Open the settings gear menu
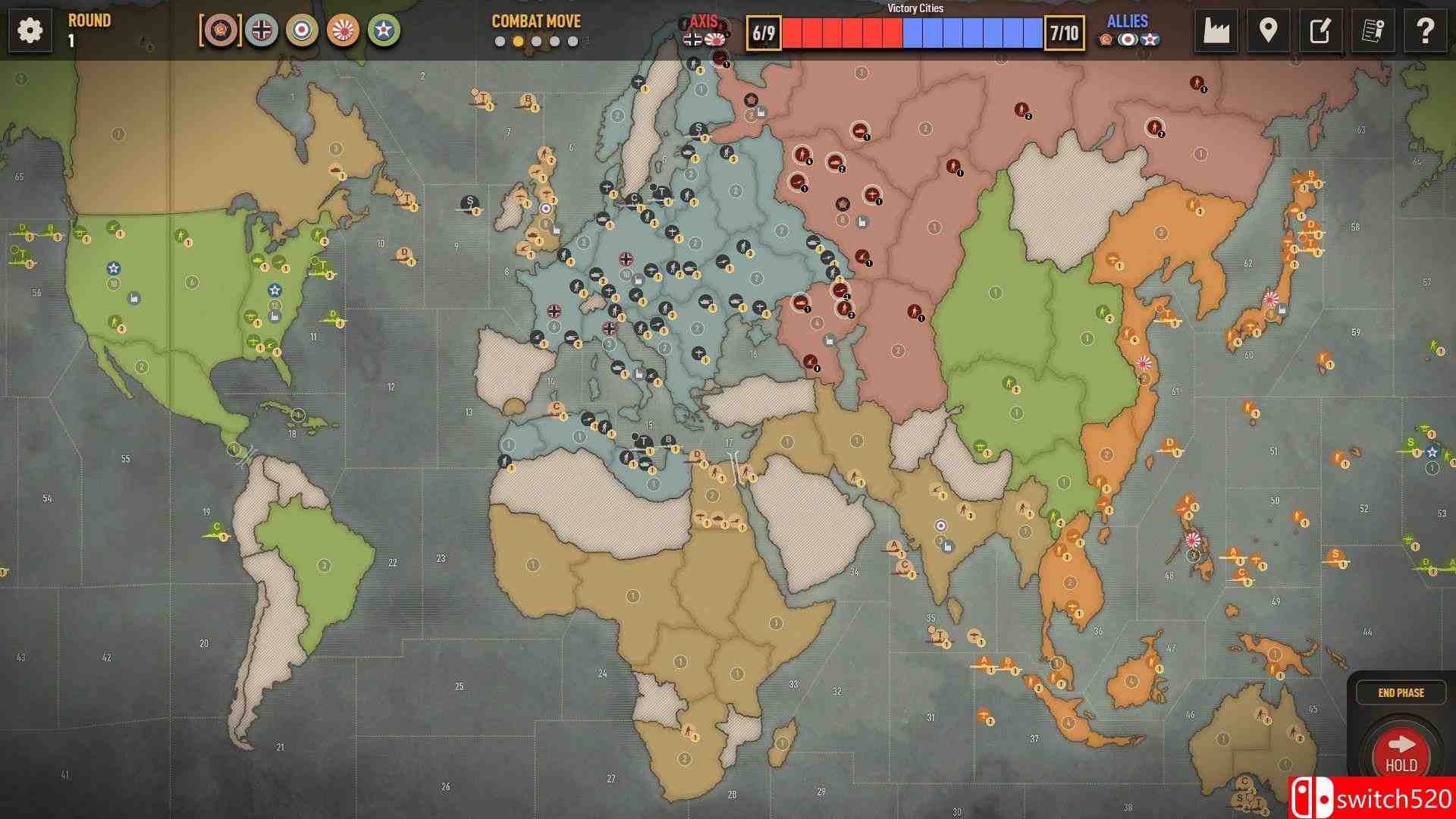The image size is (1456, 819). [x=29, y=32]
